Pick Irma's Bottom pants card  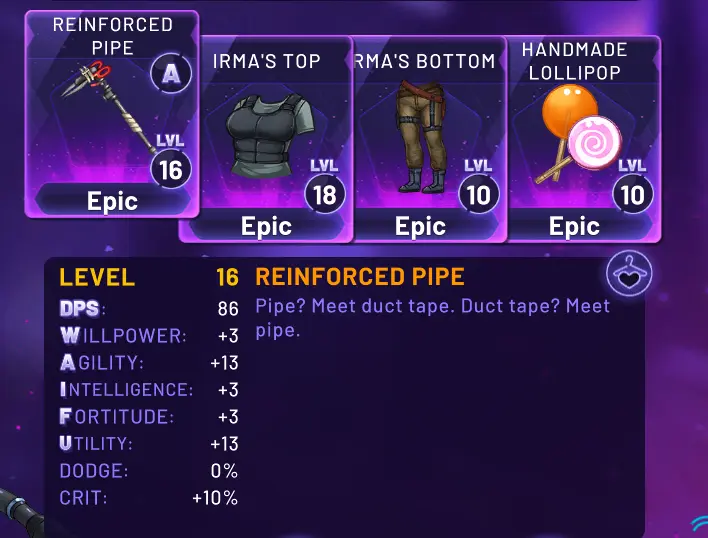coord(425,138)
